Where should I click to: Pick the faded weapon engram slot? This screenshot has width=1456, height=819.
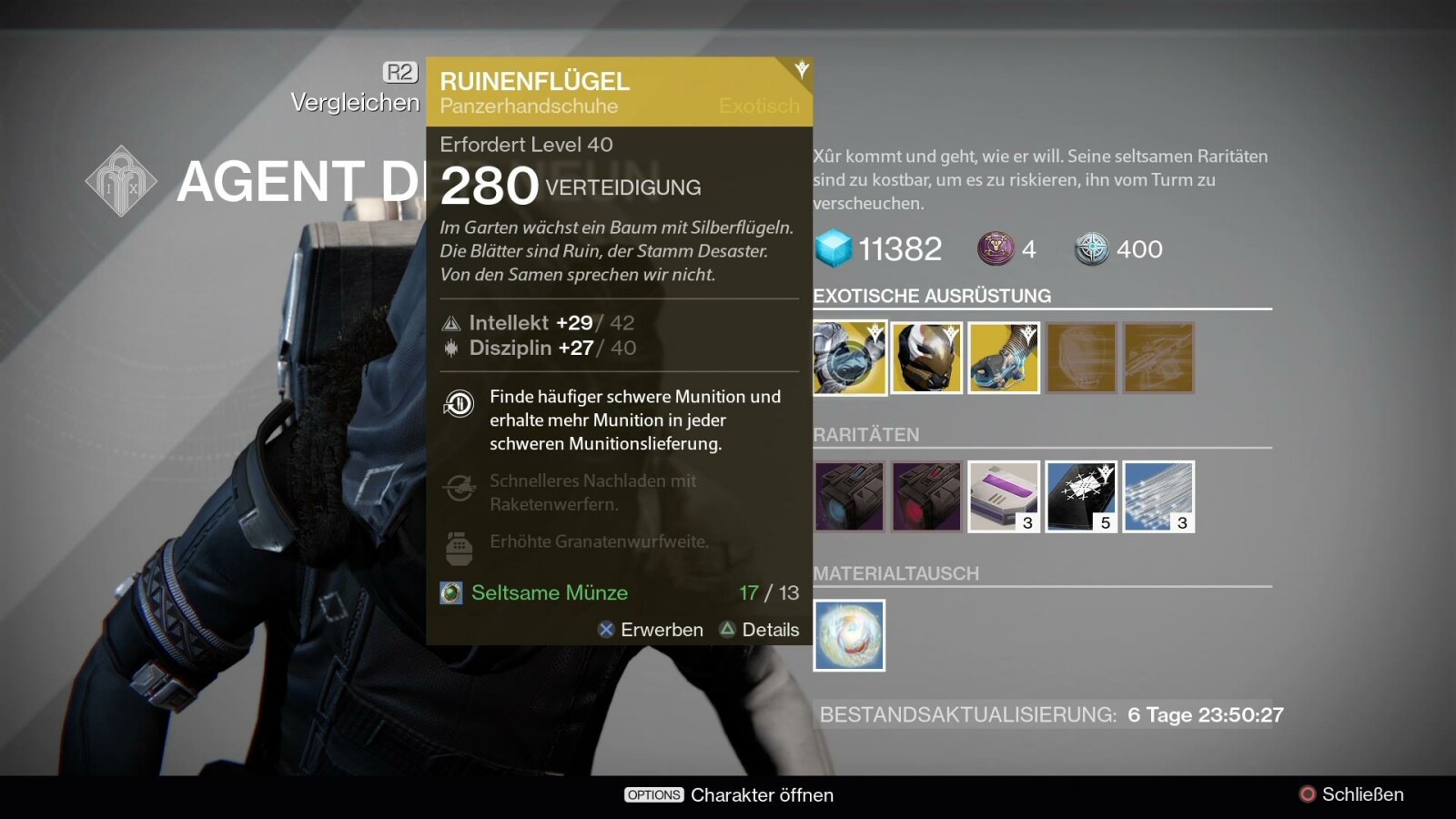(x=1158, y=359)
